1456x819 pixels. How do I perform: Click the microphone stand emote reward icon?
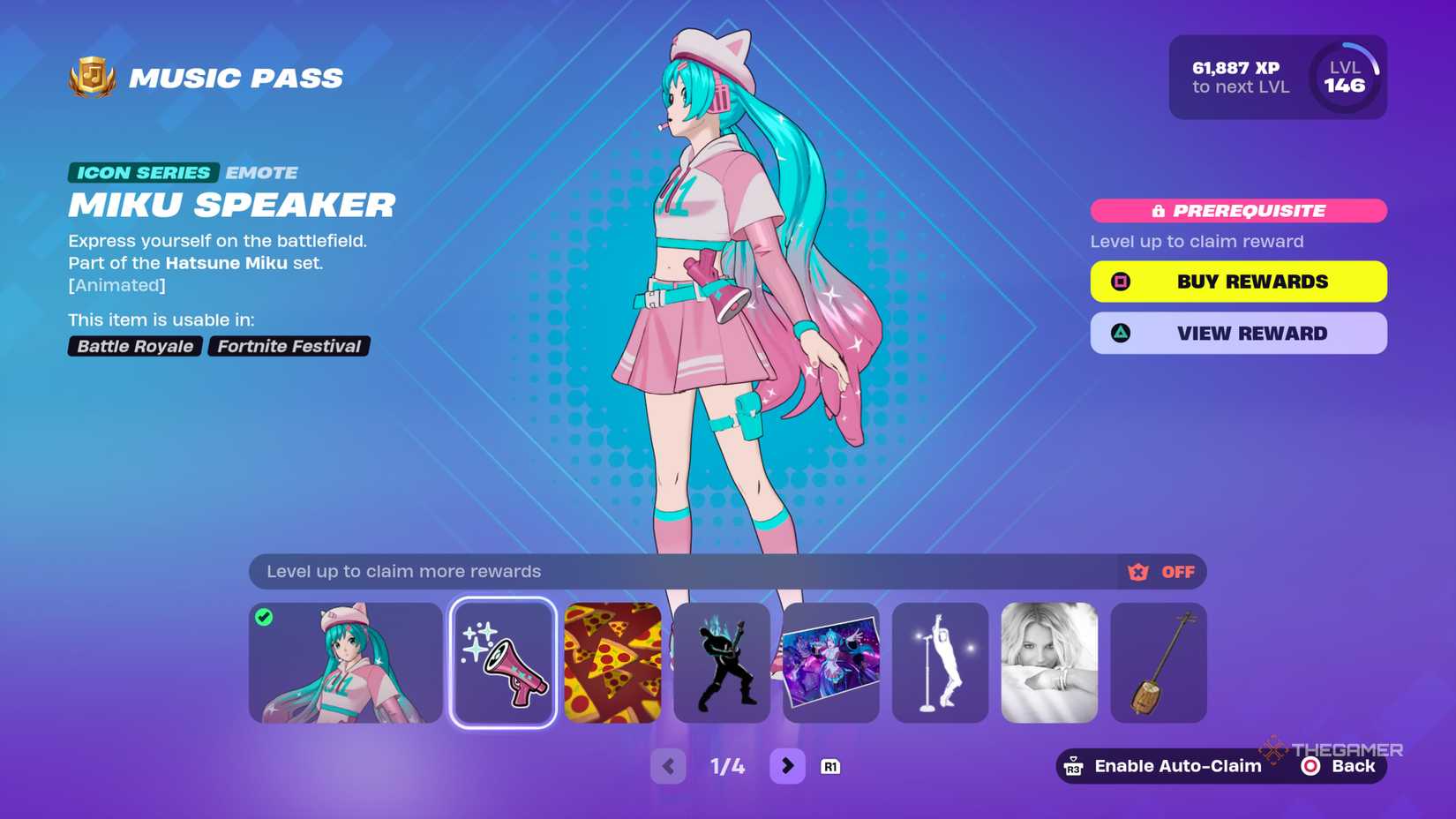pyautogui.click(x=939, y=662)
